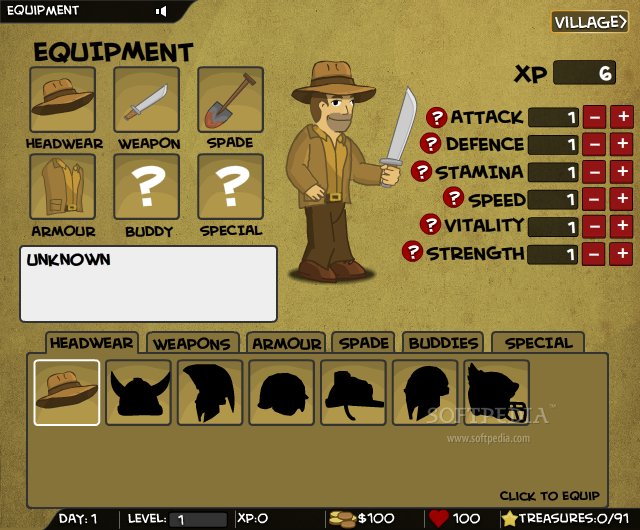Select the equipped Headwear hat slot
Image resolution: width=640 pixels, height=530 pixels.
[62, 100]
